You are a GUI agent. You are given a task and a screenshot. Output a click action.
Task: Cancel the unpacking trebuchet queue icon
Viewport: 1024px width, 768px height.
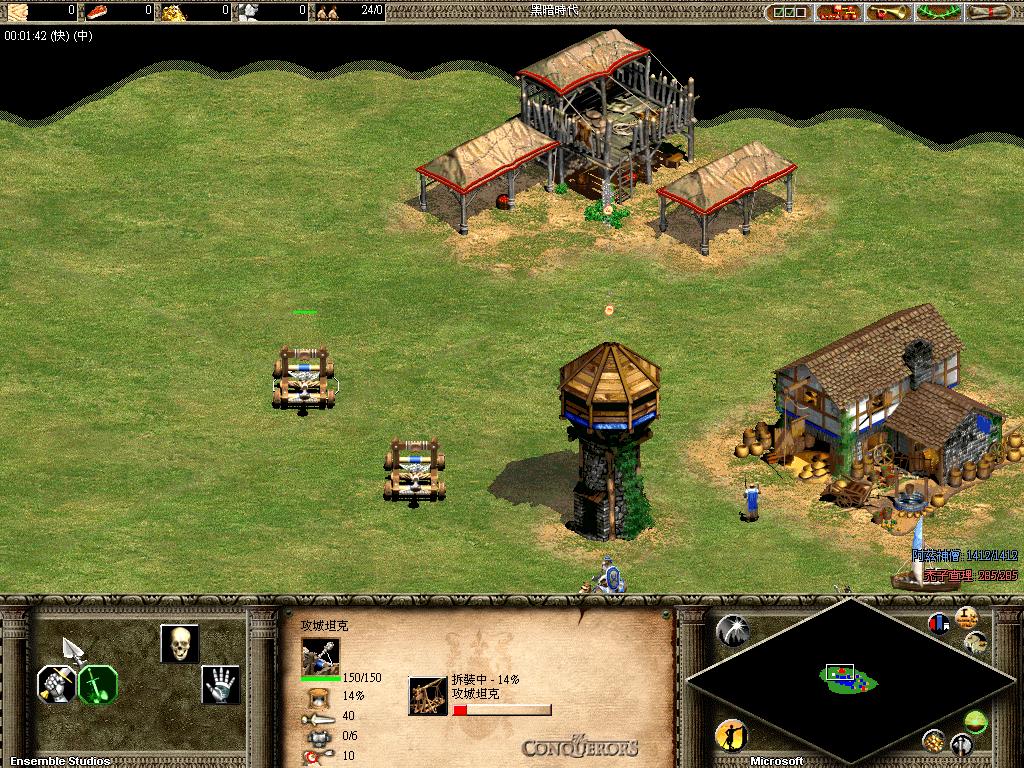pos(428,696)
